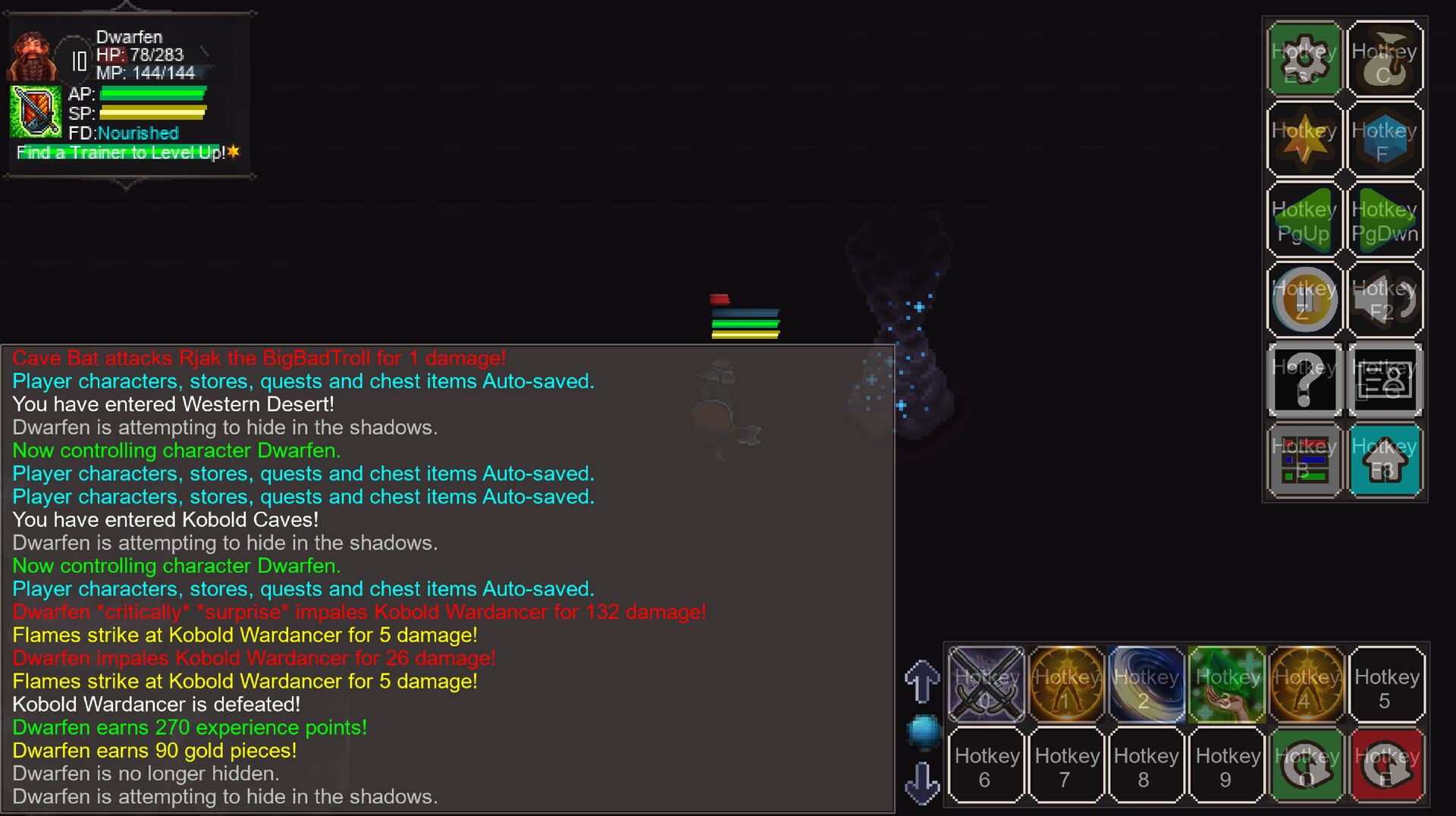
Task: Open the character sheet ID card icon
Action: [x=1385, y=380]
